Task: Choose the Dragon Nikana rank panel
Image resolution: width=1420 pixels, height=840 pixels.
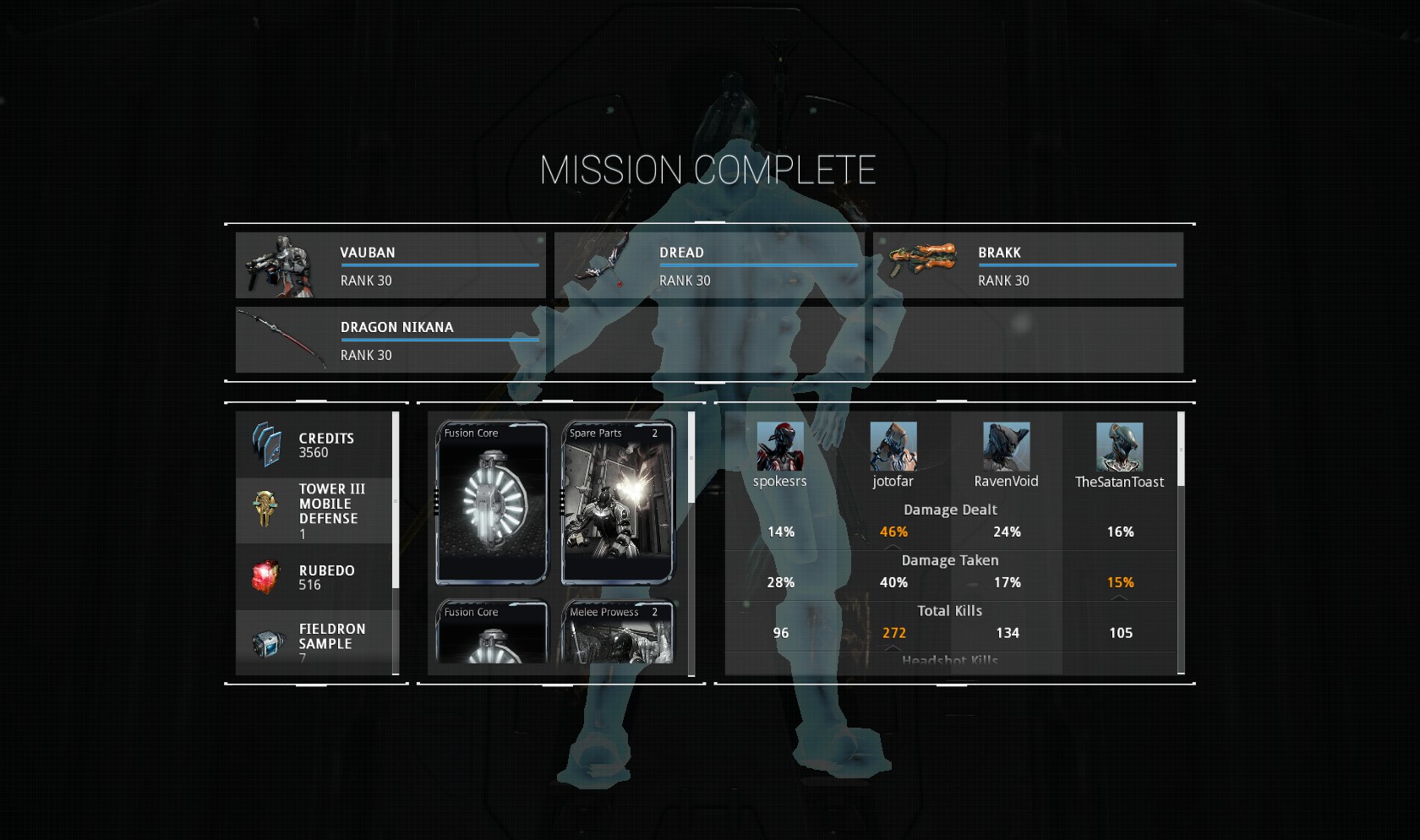Action: 390,340
